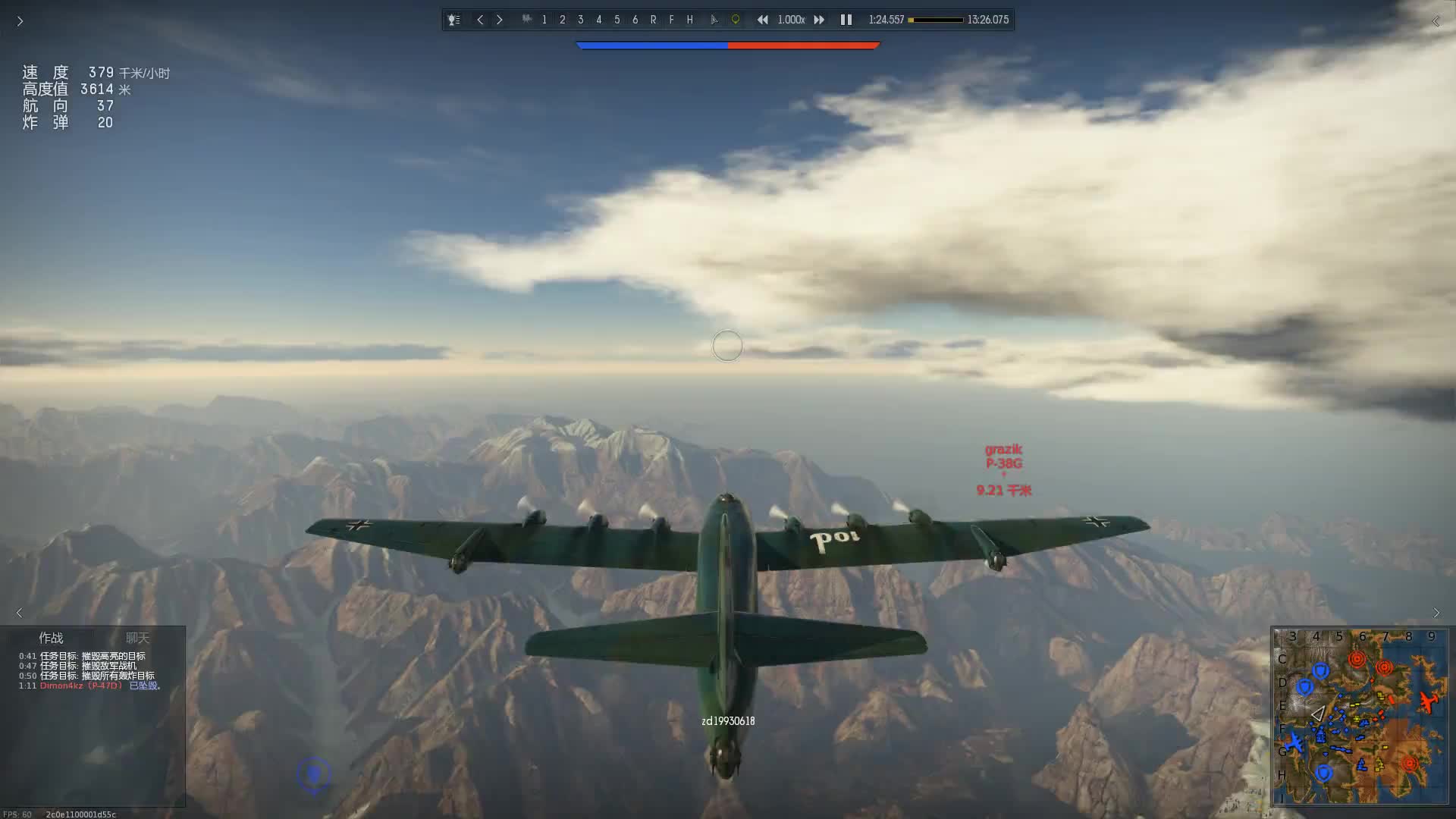Click the minimap in the corner

tap(1361, 715)
